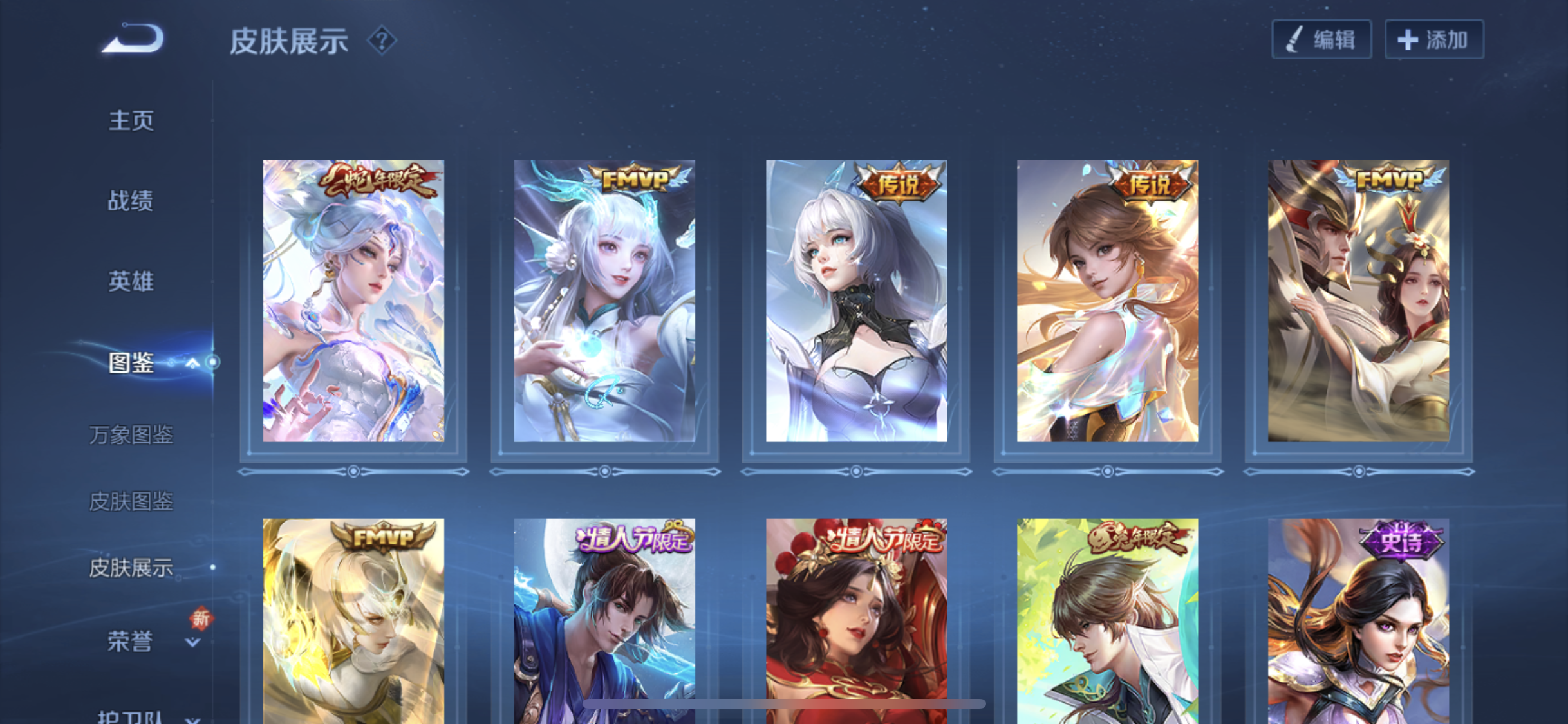This screenshot has height=724, width=1568.
Task: Select the FMVP couple skin card
Action: click(1358, 301)
